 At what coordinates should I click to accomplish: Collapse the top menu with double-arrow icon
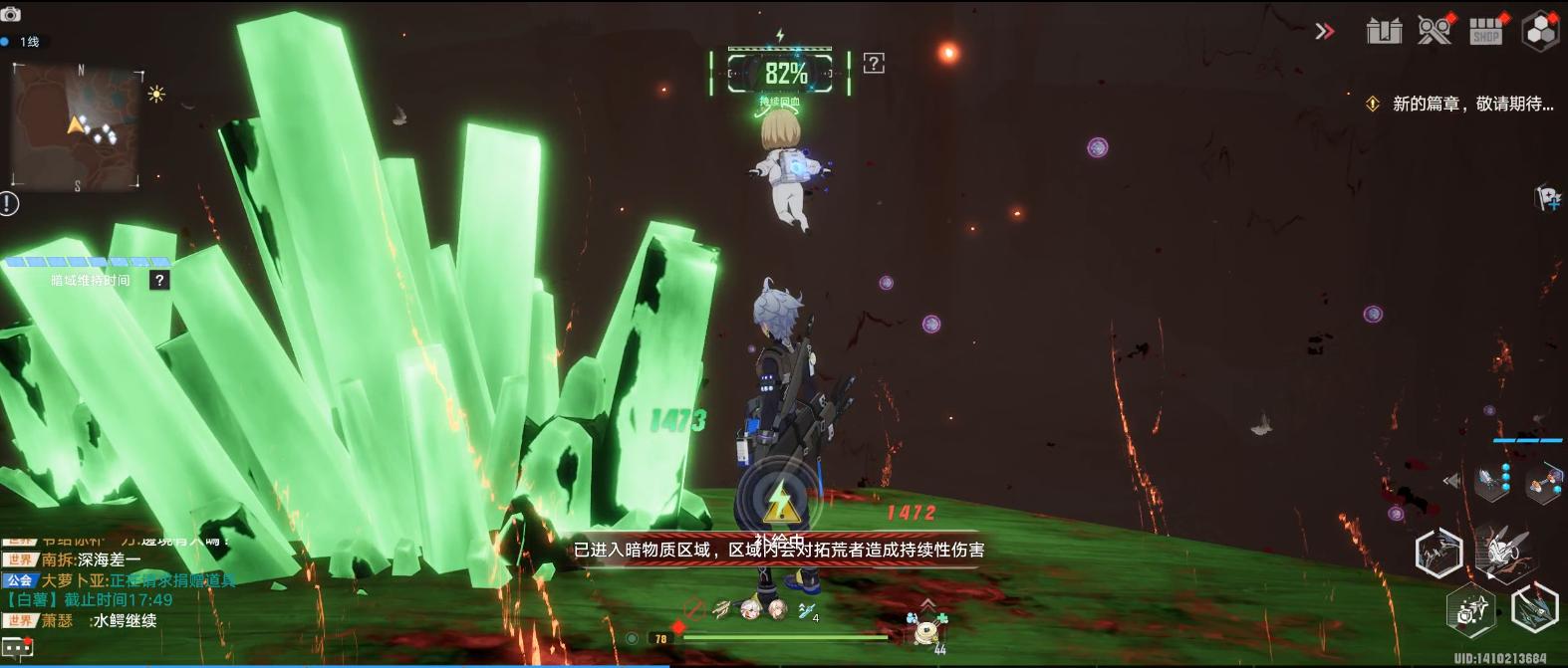coord(1324,31)
